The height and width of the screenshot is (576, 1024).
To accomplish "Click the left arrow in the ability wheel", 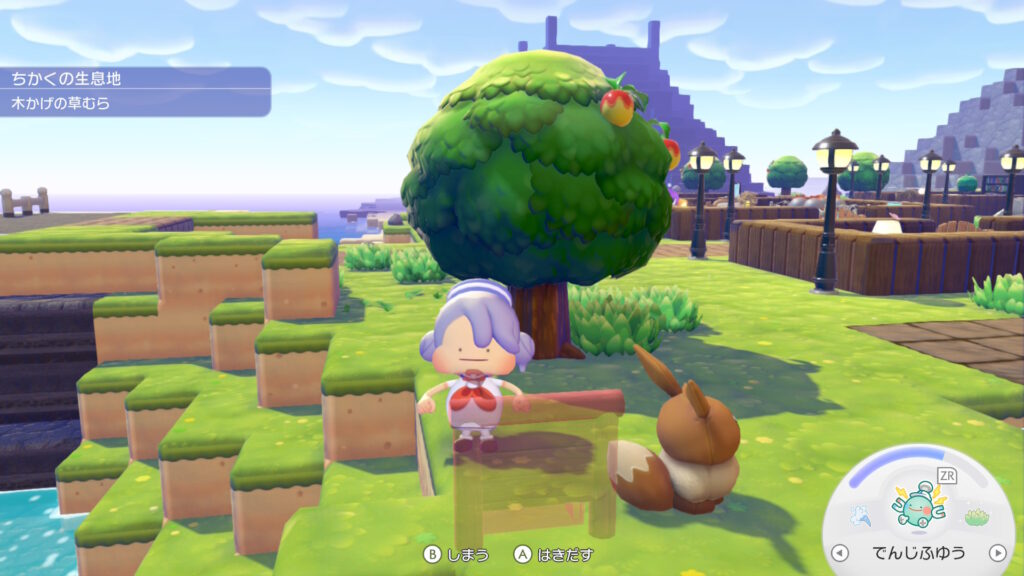I will [x=839, y=552].
